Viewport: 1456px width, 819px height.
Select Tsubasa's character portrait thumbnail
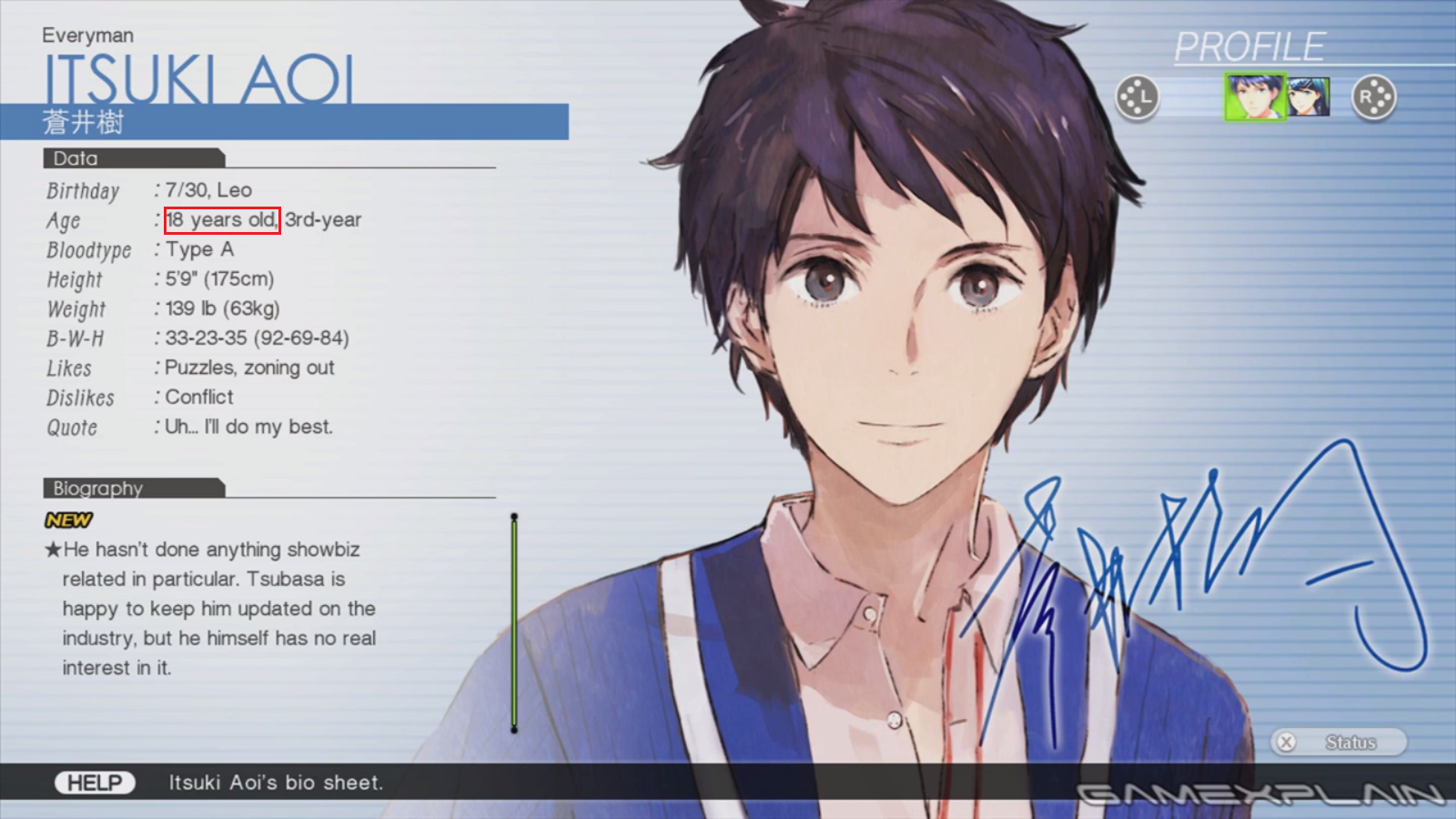coord(1308,95)
